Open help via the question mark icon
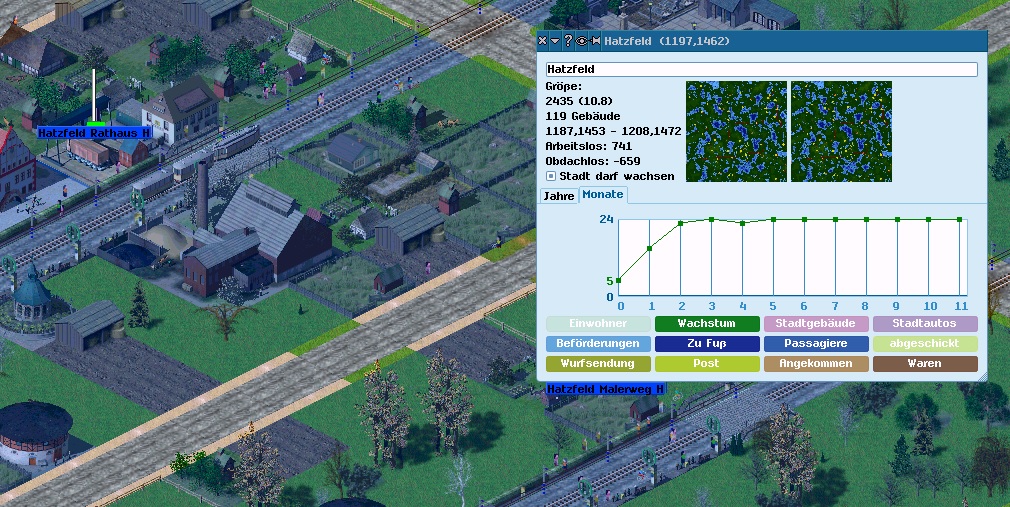This screenshot has height=507, width=1010. point(568,41)
